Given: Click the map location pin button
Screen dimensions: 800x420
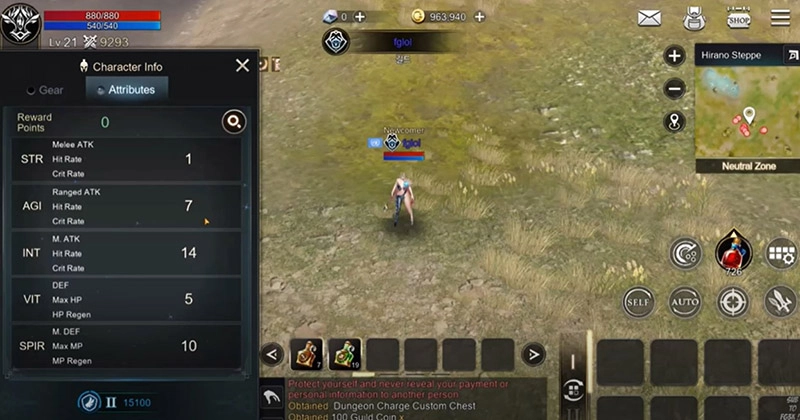Looking at the screenshot, I should point(675,121).
